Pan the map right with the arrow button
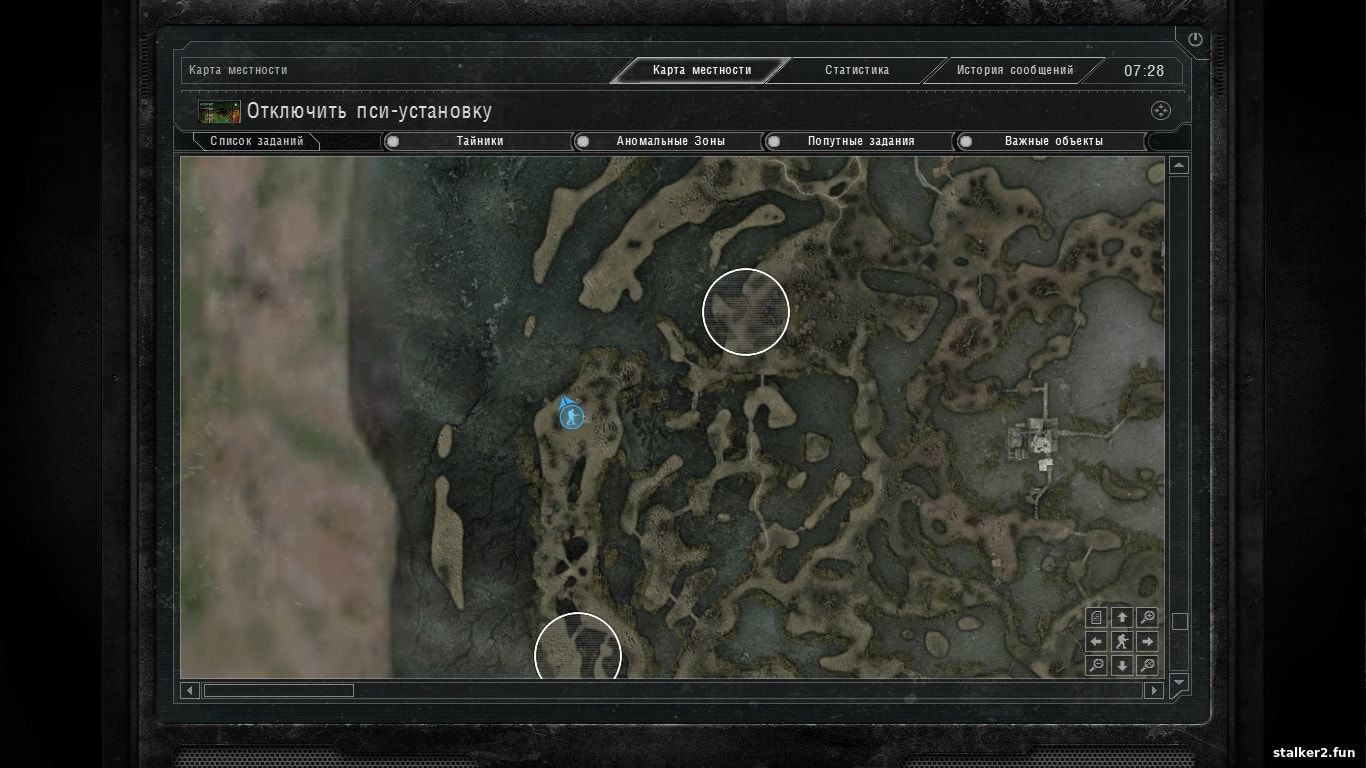 point(1148,641)
